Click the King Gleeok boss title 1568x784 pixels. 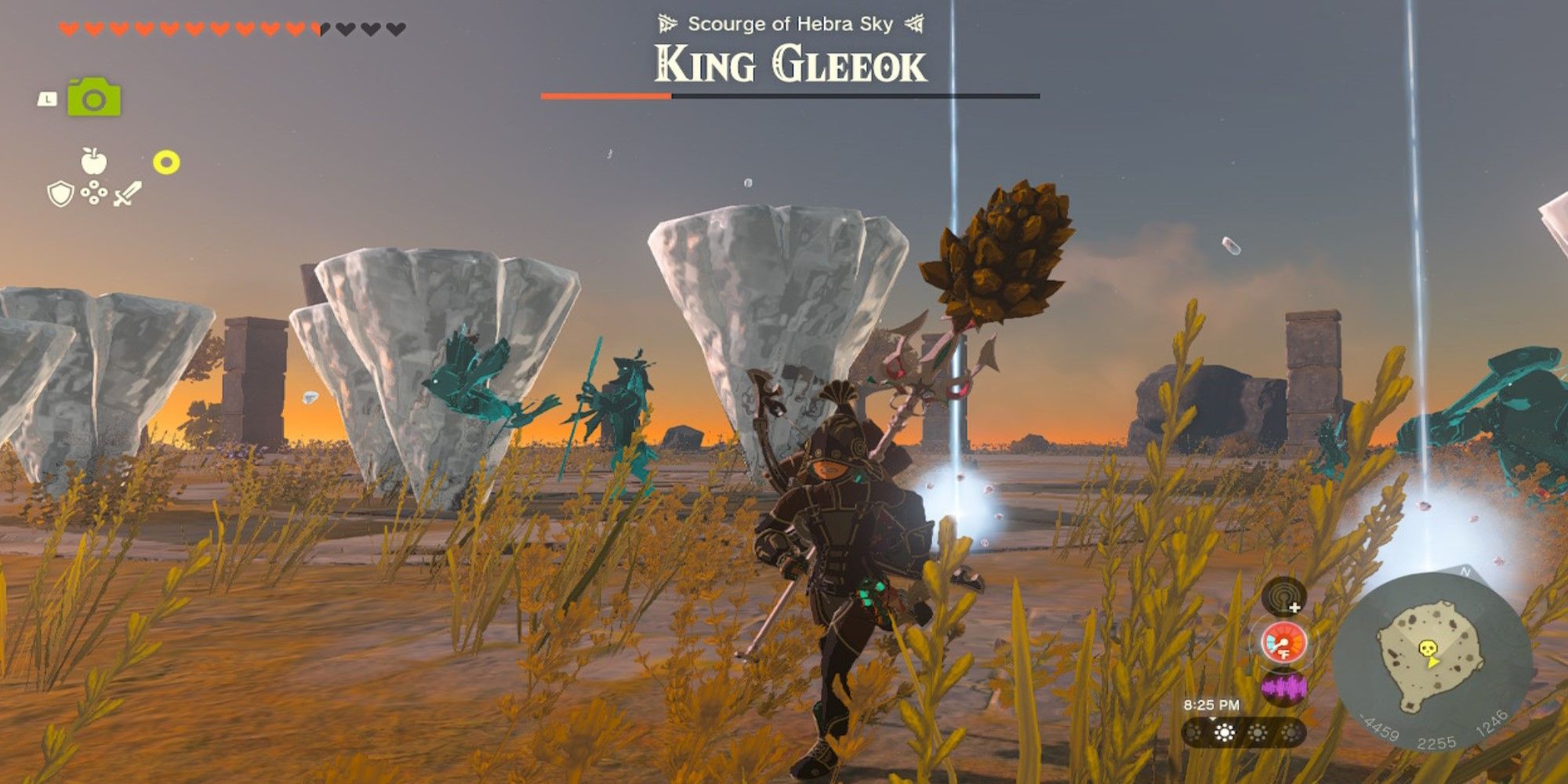tap(788, 64)
